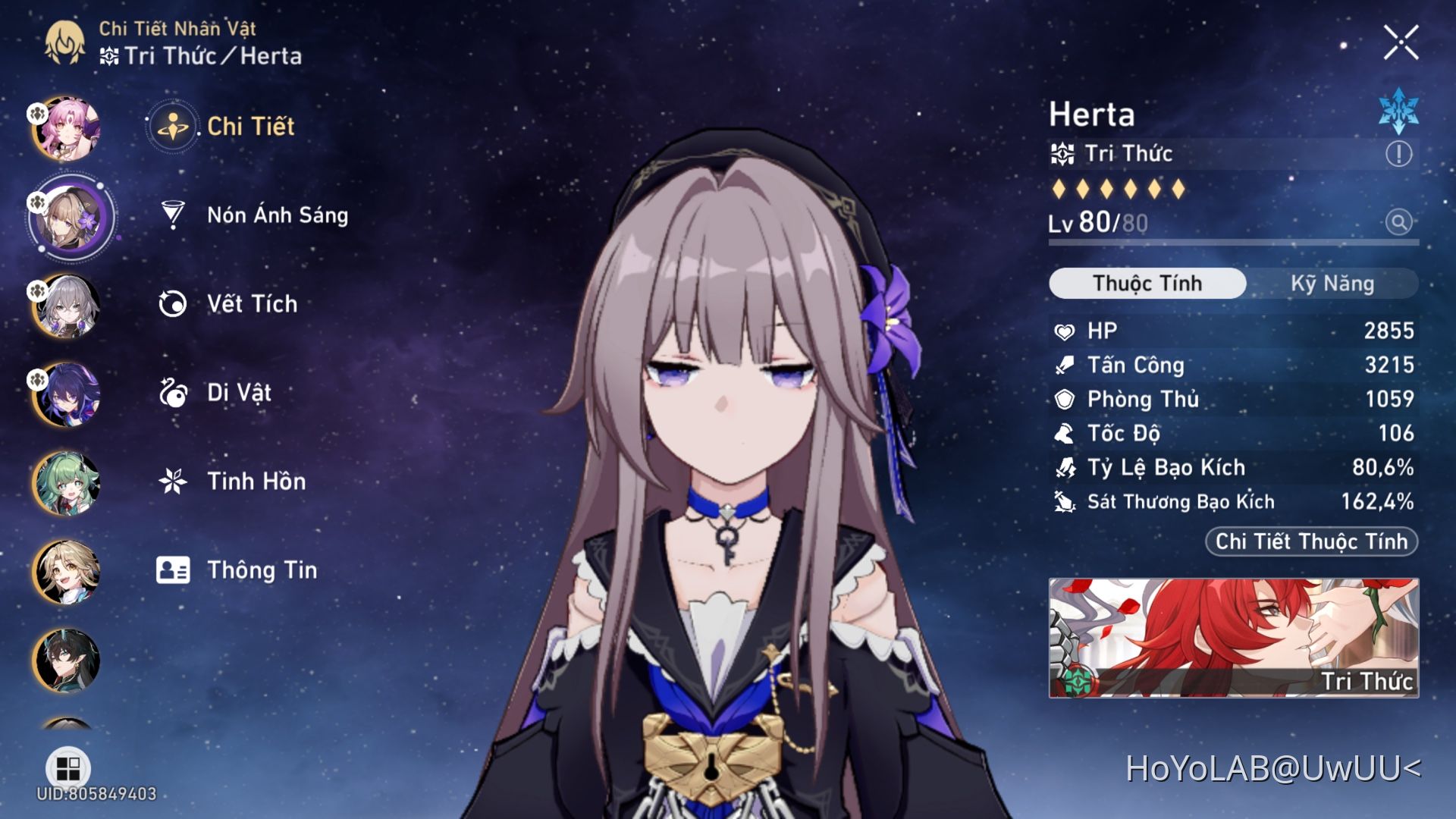Switch to the Kỹ Năng tab
This screenshot has height=819, width=1456.
1332,283
